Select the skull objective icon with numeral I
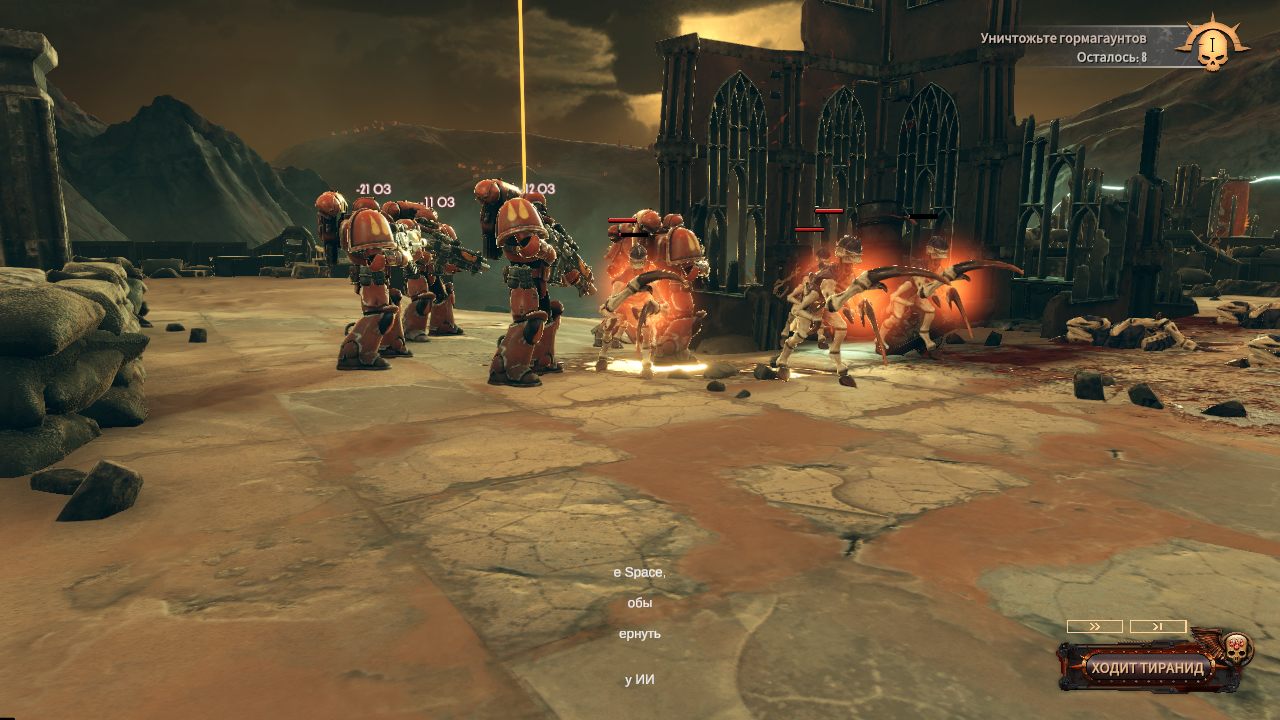The height and width of the screenshot is (720, 1280). pyautogui.click(x=1211, y=44)
